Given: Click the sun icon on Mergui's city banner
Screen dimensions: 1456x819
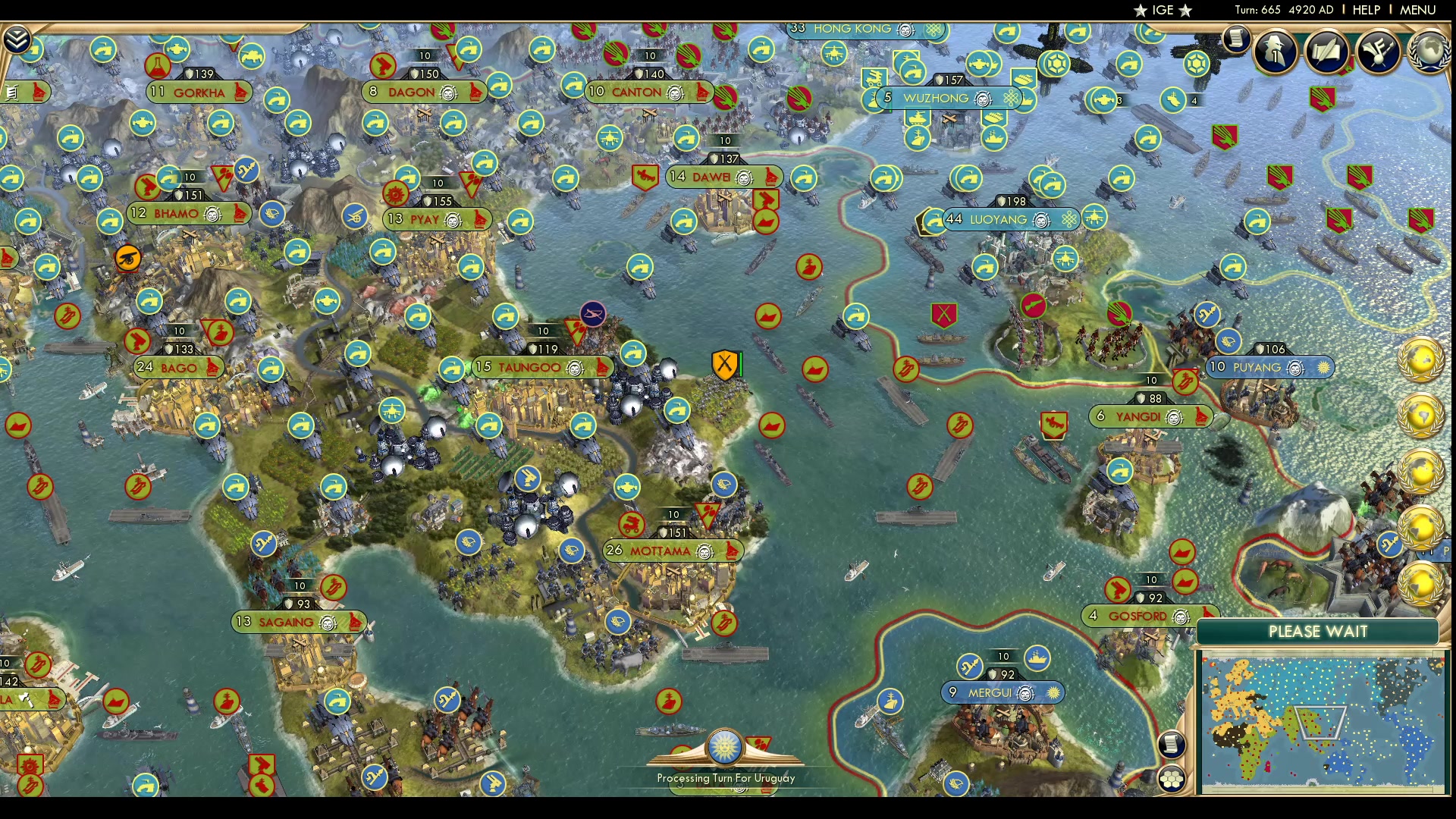Looking at the screenshot, I should [x=1053, y=692].
